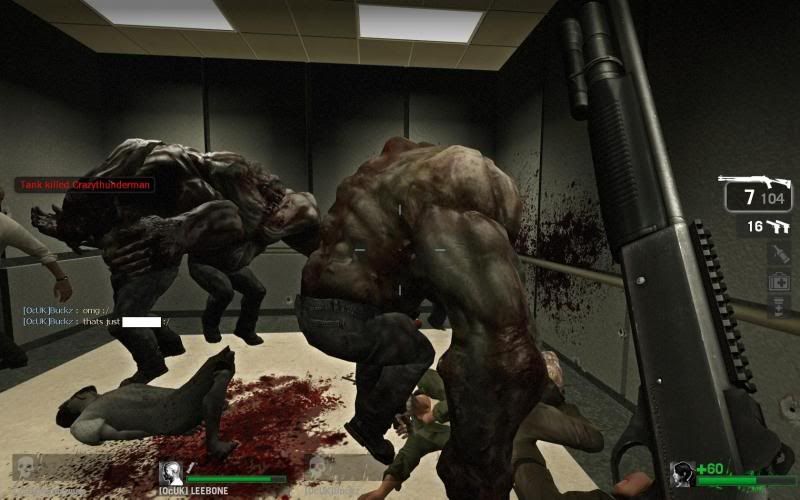Click your own survivor portrait
800x500 pixels.
click(683, 474)
